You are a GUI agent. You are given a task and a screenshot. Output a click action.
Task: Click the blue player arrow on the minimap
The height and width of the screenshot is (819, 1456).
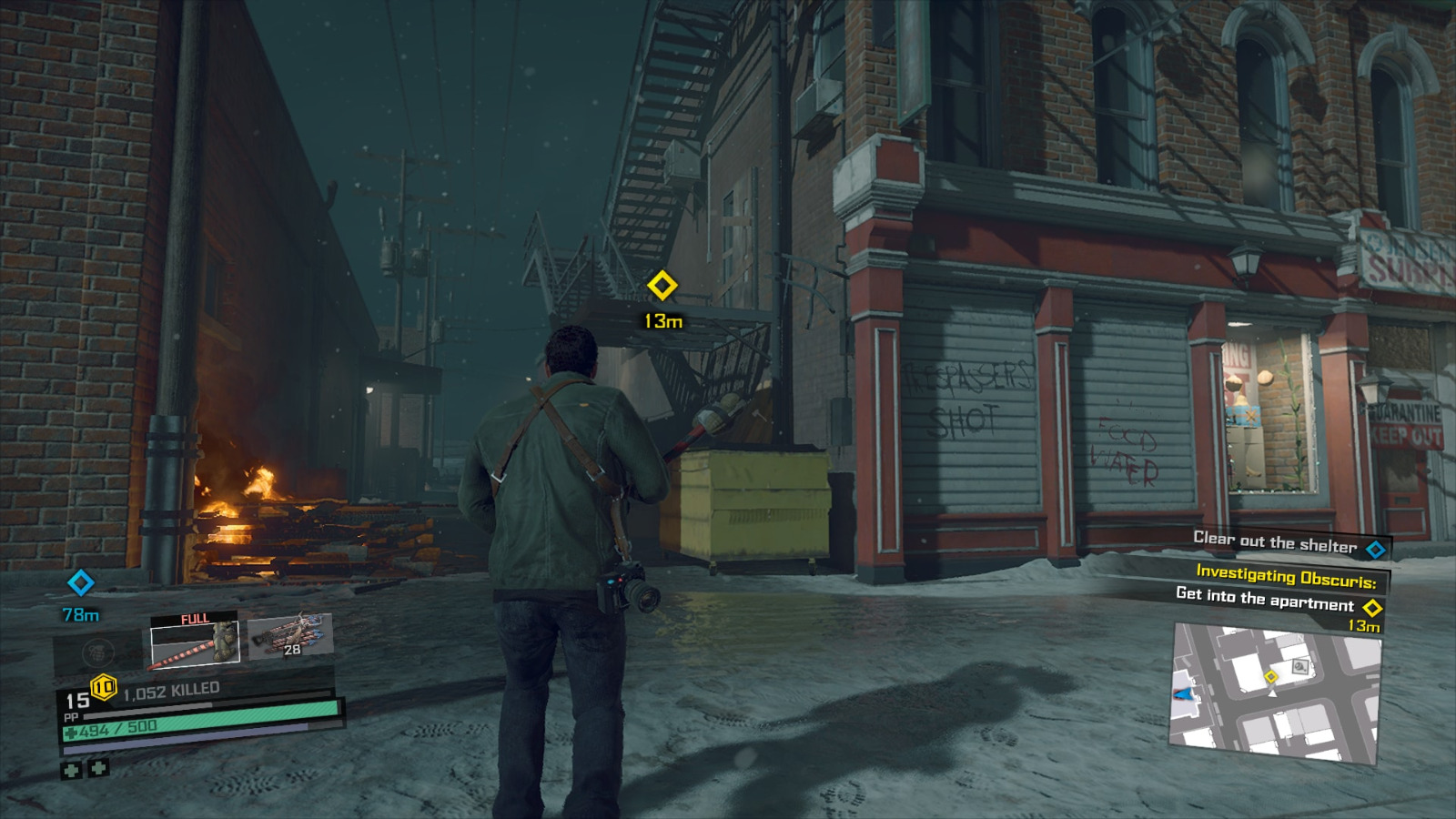click(x=1182, y=693)
